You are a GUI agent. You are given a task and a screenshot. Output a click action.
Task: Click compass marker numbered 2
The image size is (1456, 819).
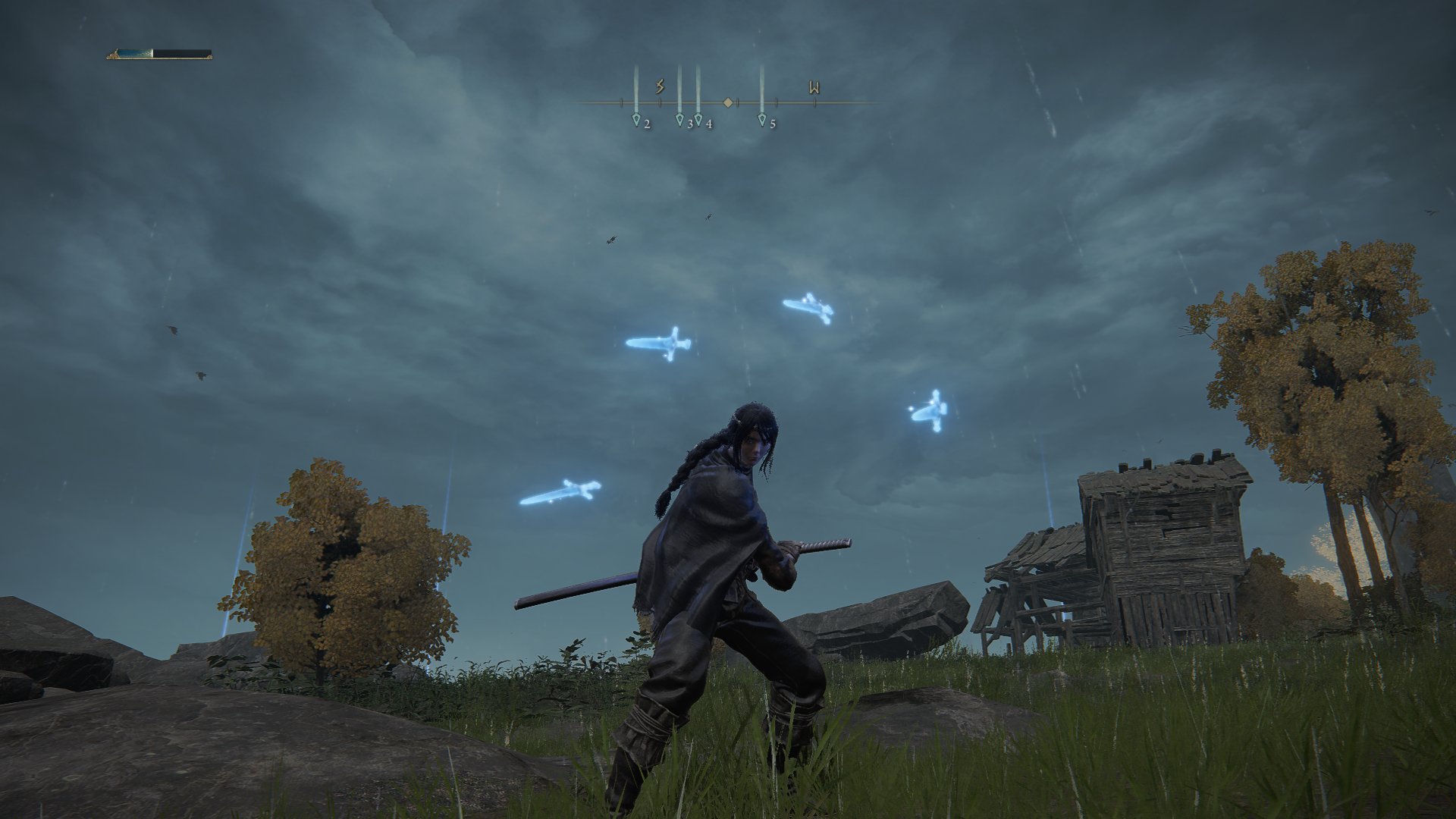(635, 119)
